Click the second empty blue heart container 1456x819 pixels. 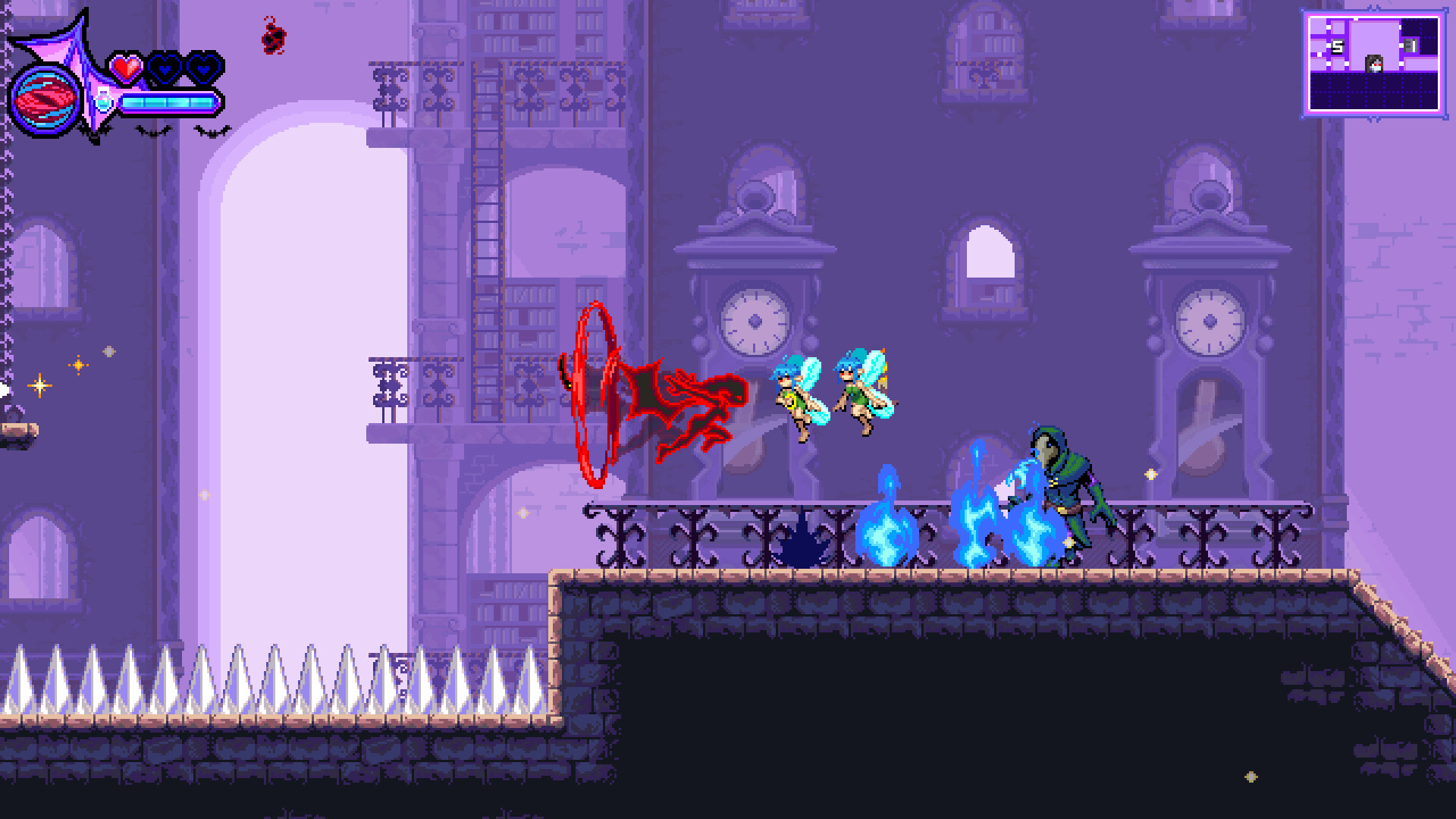[x=202, y=68]
